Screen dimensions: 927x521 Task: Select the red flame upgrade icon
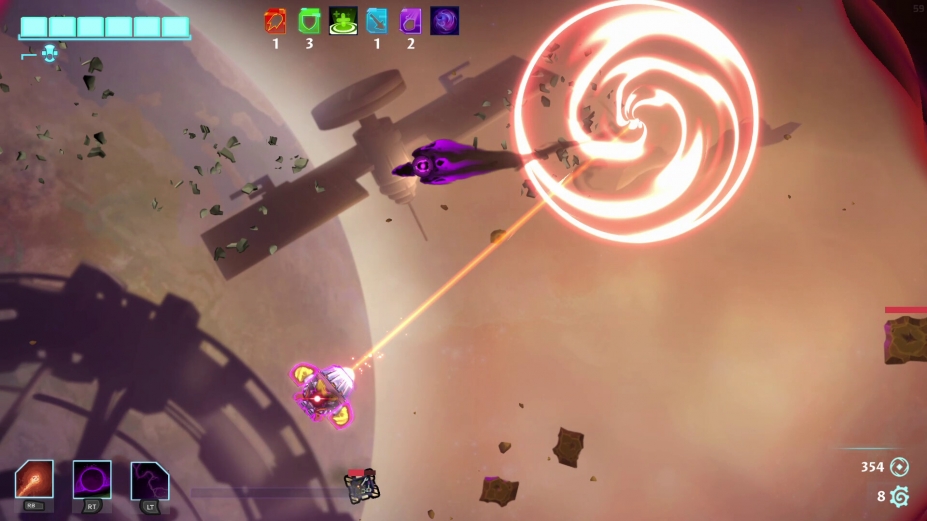[275, 21]
